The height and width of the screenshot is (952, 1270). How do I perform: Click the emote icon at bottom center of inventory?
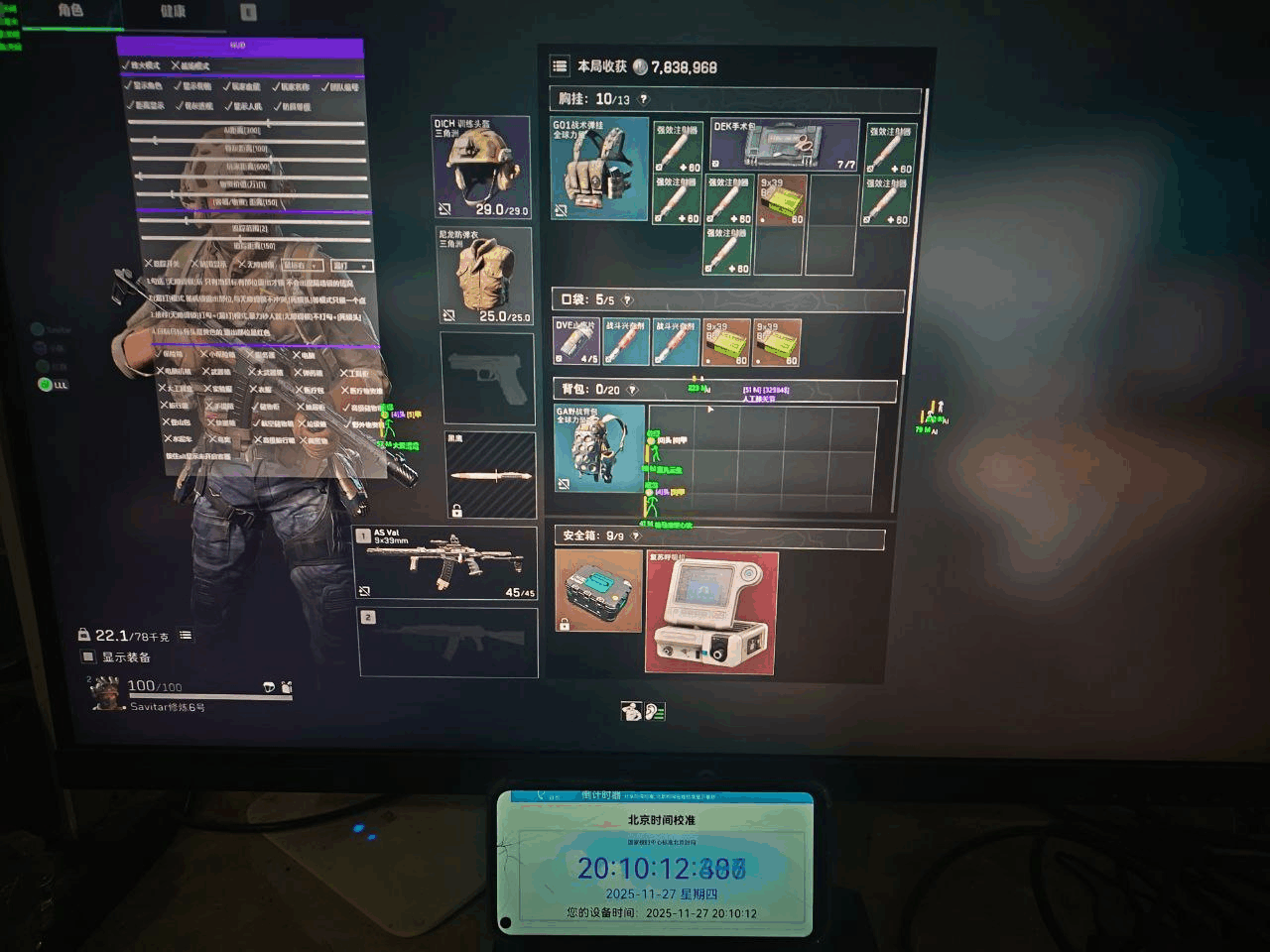631,710
